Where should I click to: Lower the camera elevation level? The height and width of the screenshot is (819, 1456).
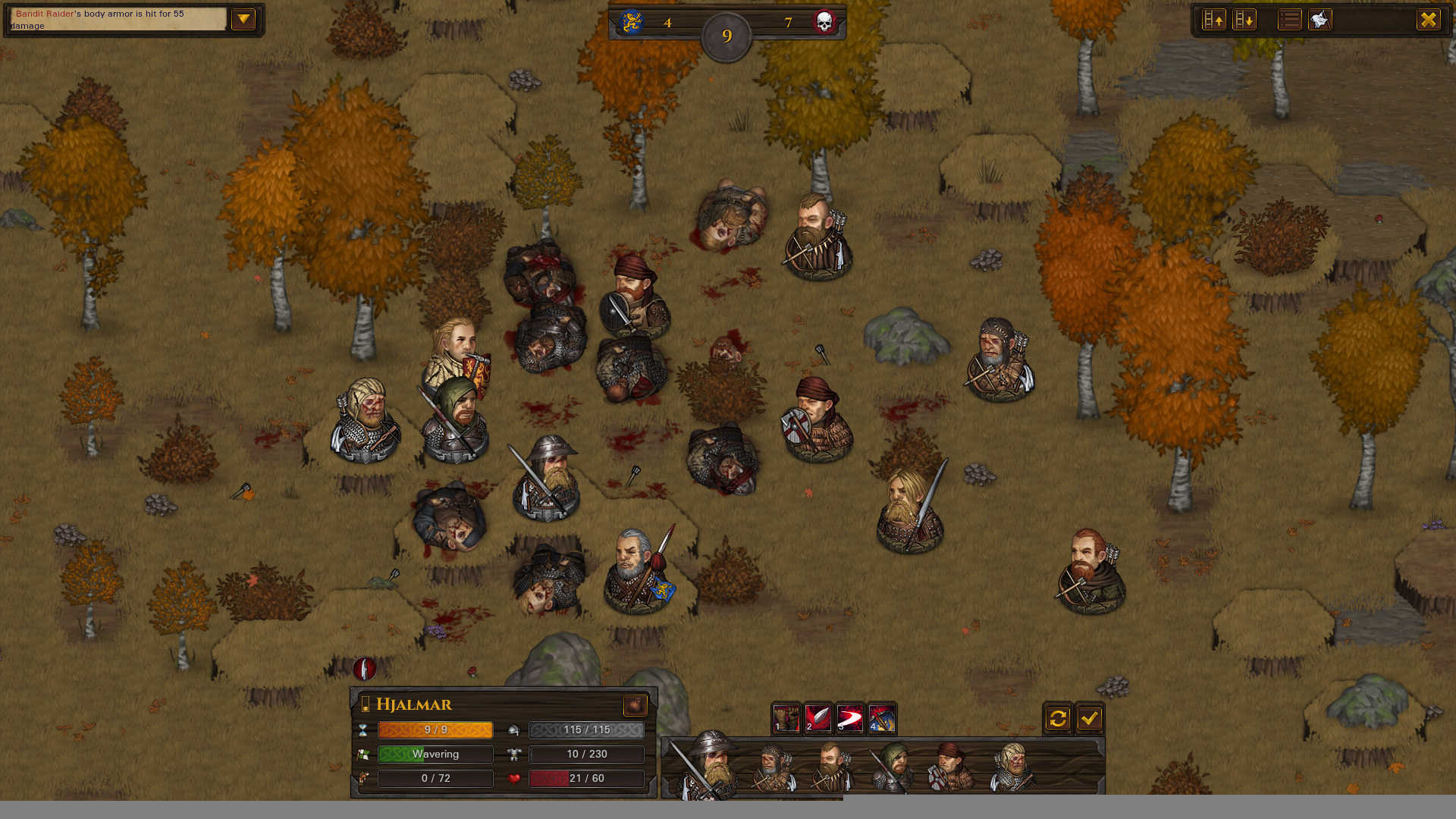point(1244,20)
